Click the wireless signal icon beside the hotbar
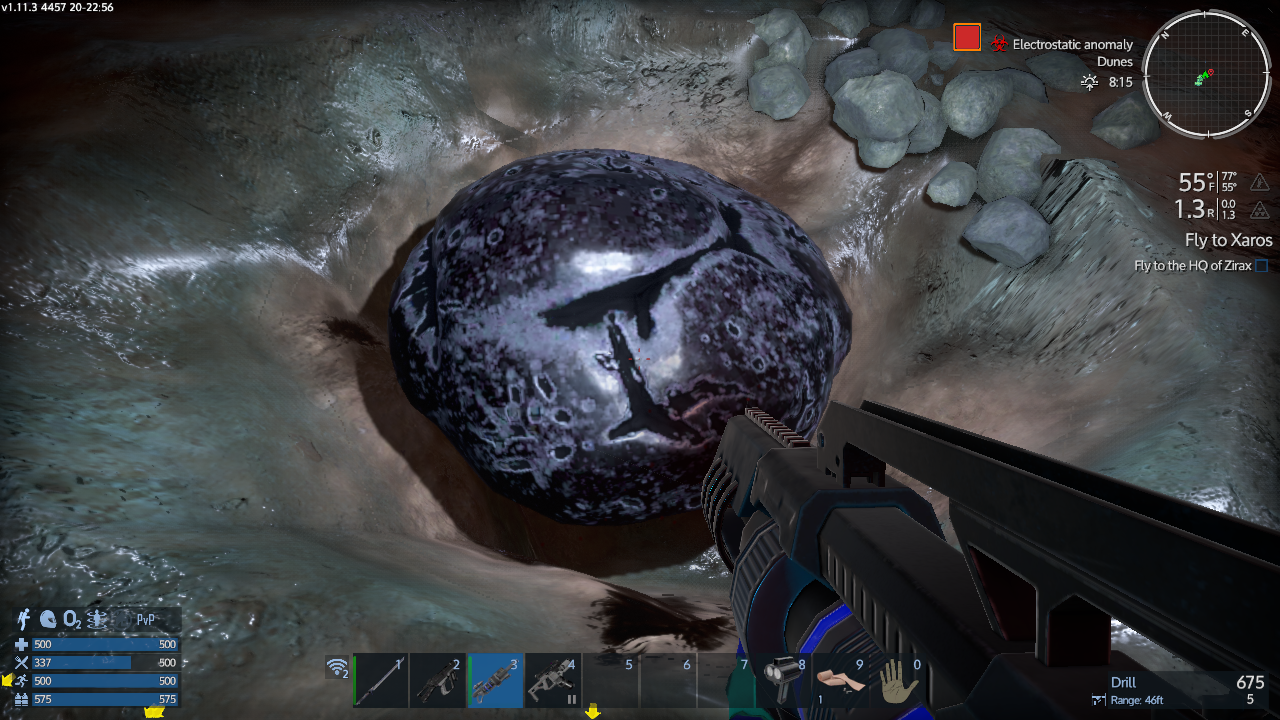This screenshot has width=1280, height=720. [x=338, y=668]
